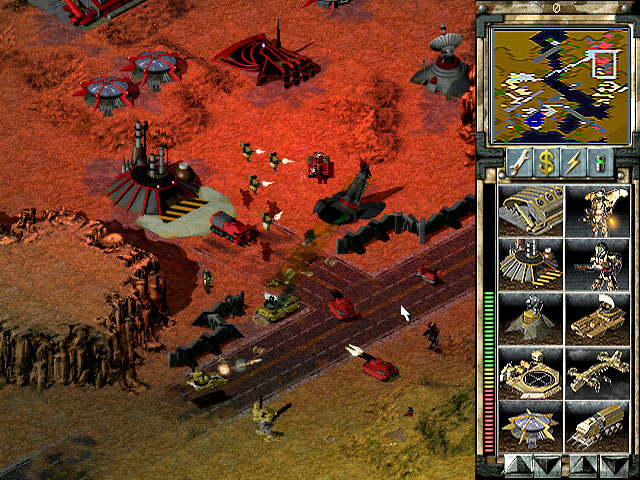Toggle the lightning bolt power button
This screenshot has width=640, height=480.
(x=574, y=163)
